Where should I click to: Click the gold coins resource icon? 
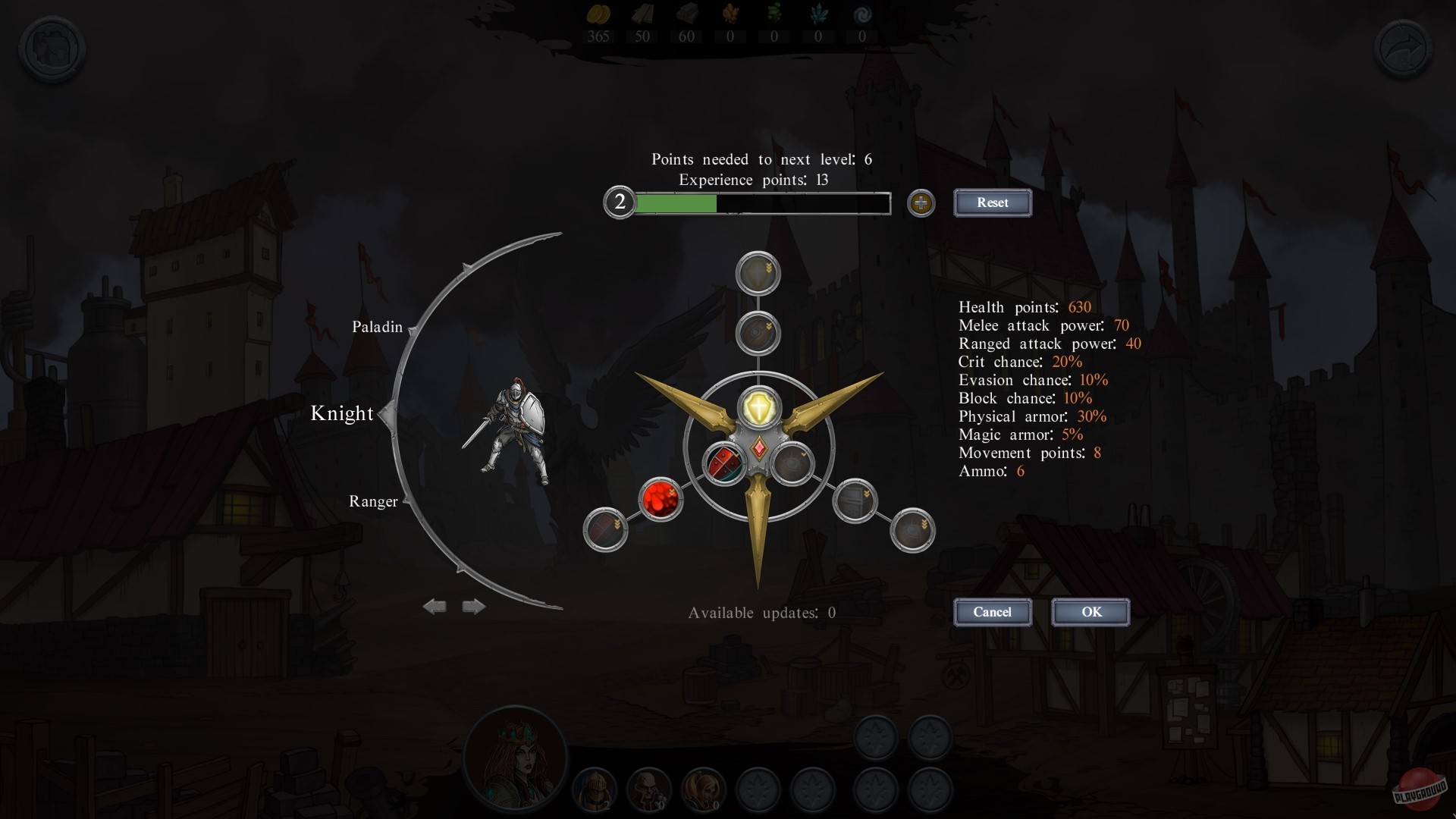(x=599, y=14)
